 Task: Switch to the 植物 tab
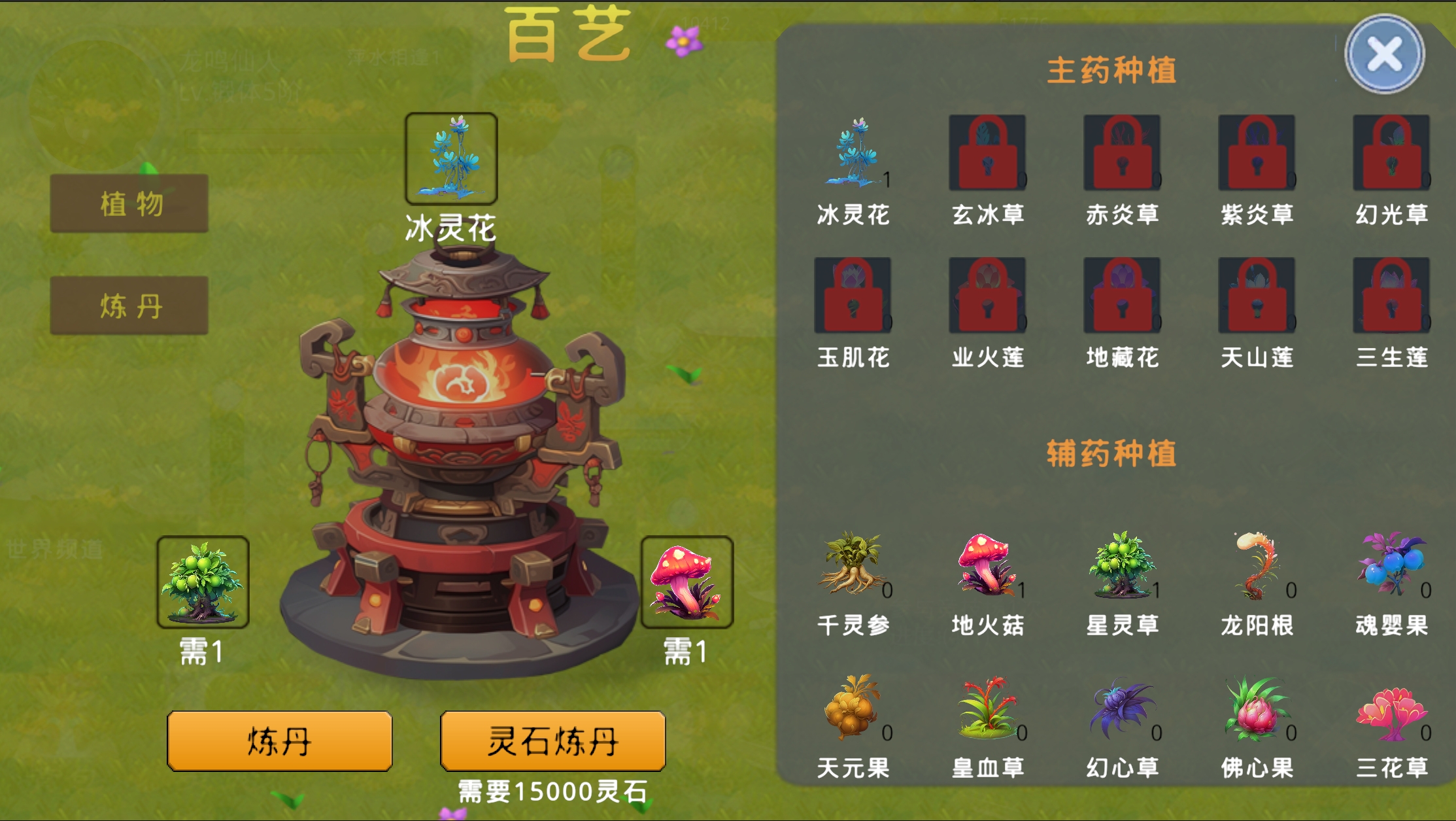click(x=128, y=202)
